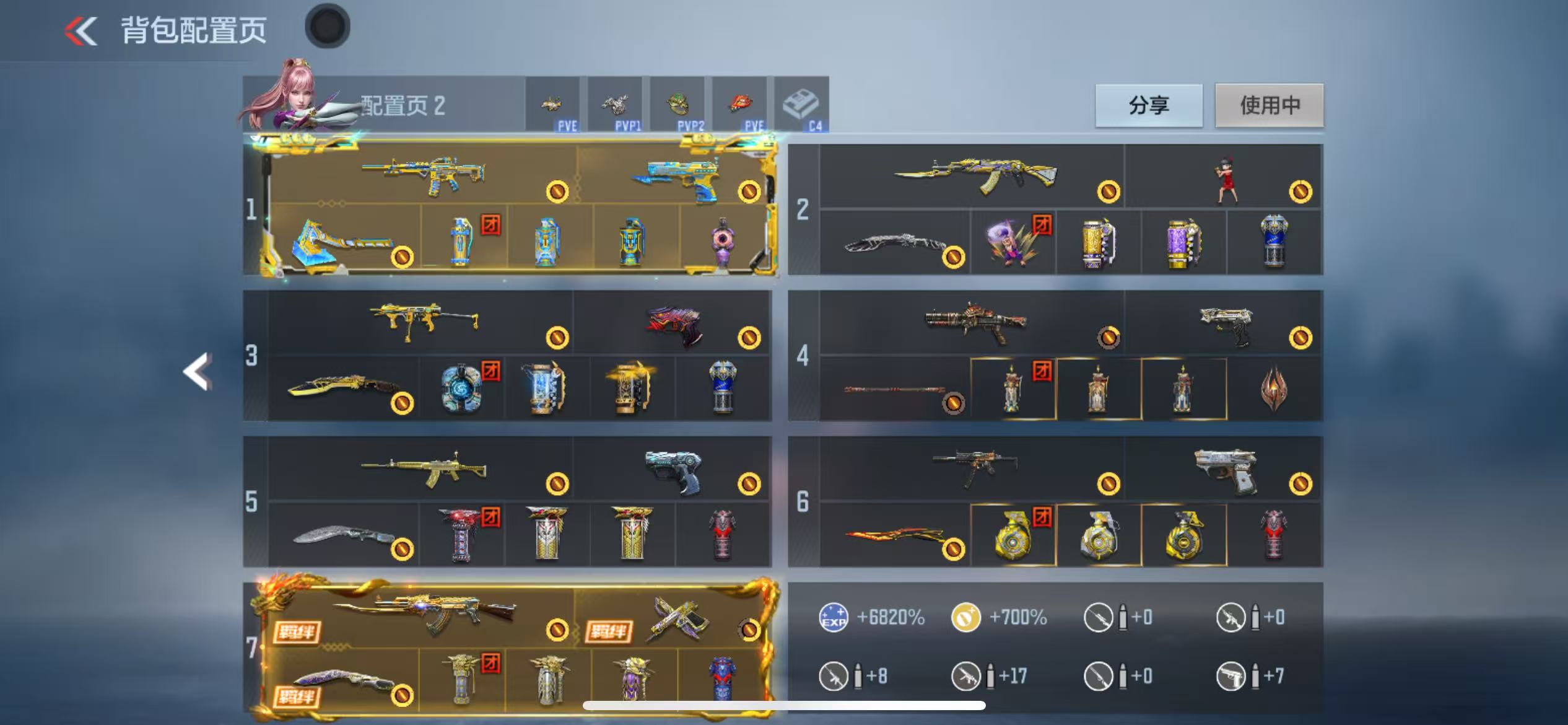
Task: Show the previous page with the left arrow
Action: [x=198, y=371]
